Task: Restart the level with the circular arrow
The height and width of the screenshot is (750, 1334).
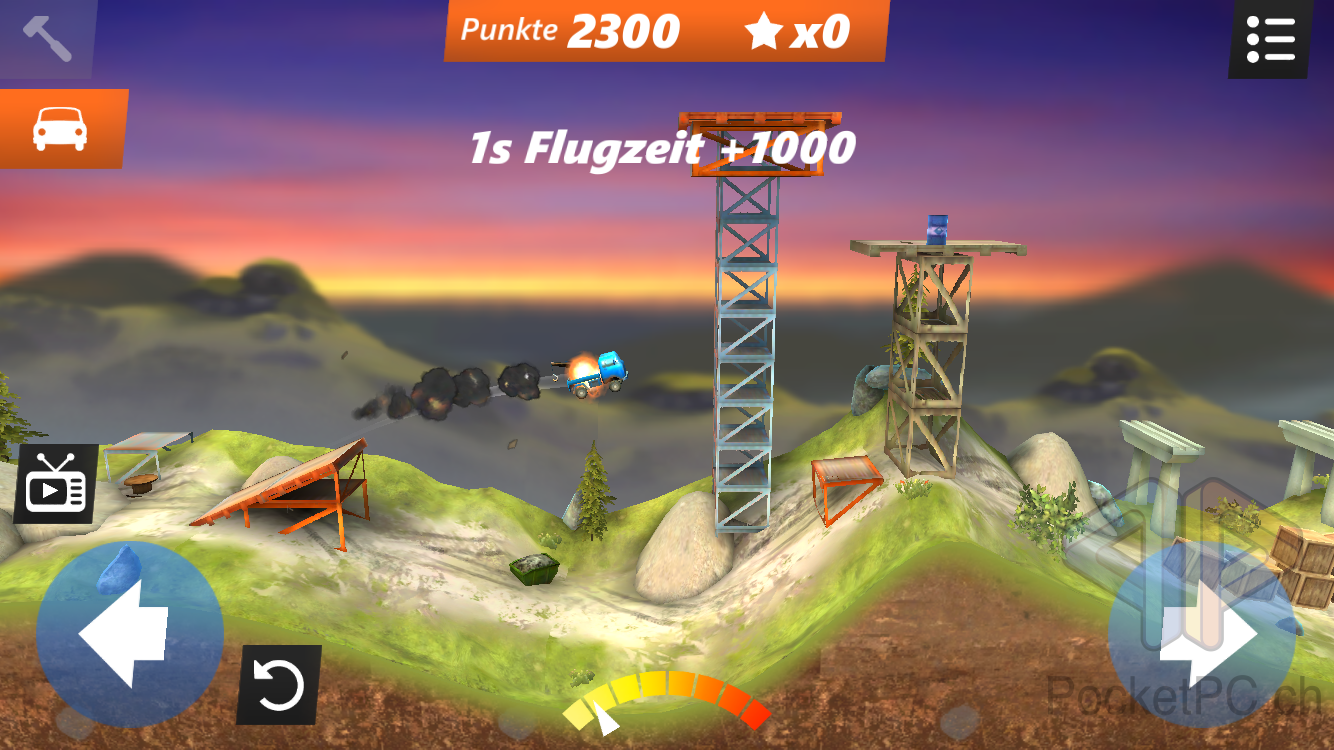Action: (x=279, y=685)
